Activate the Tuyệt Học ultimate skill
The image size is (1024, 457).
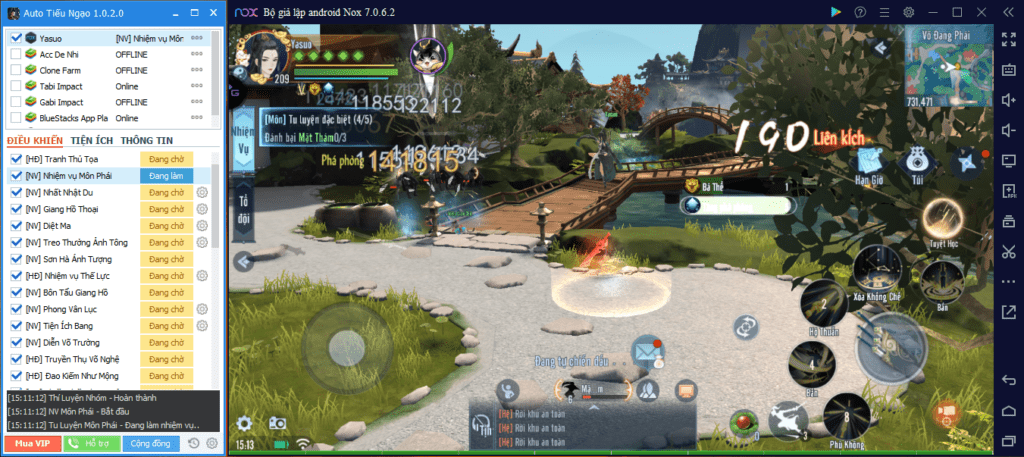pyautogui.click(x=940, y=217)
